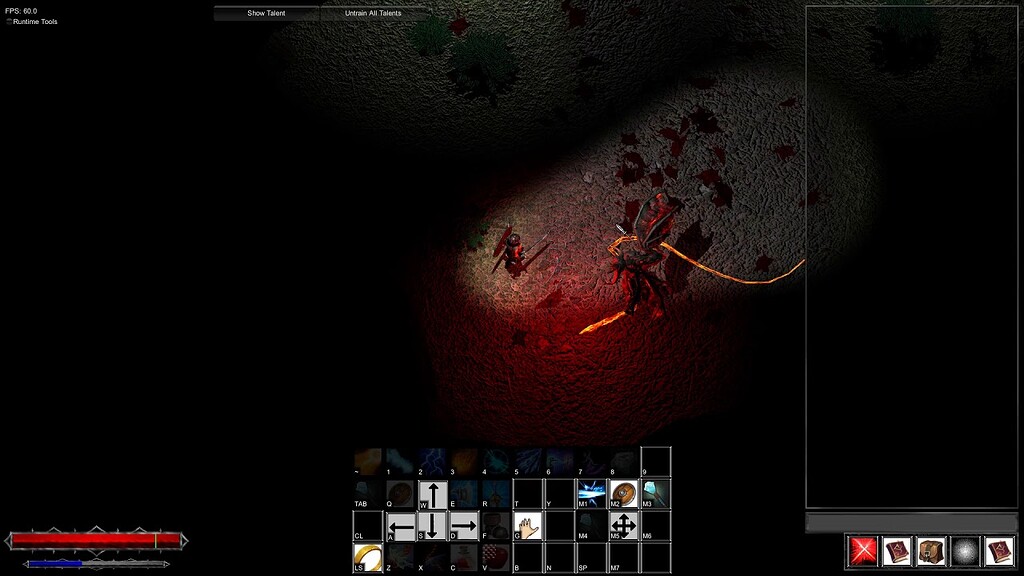
Task: Activate the grabbing hand action slot
Action: click(x=528, y=526)
